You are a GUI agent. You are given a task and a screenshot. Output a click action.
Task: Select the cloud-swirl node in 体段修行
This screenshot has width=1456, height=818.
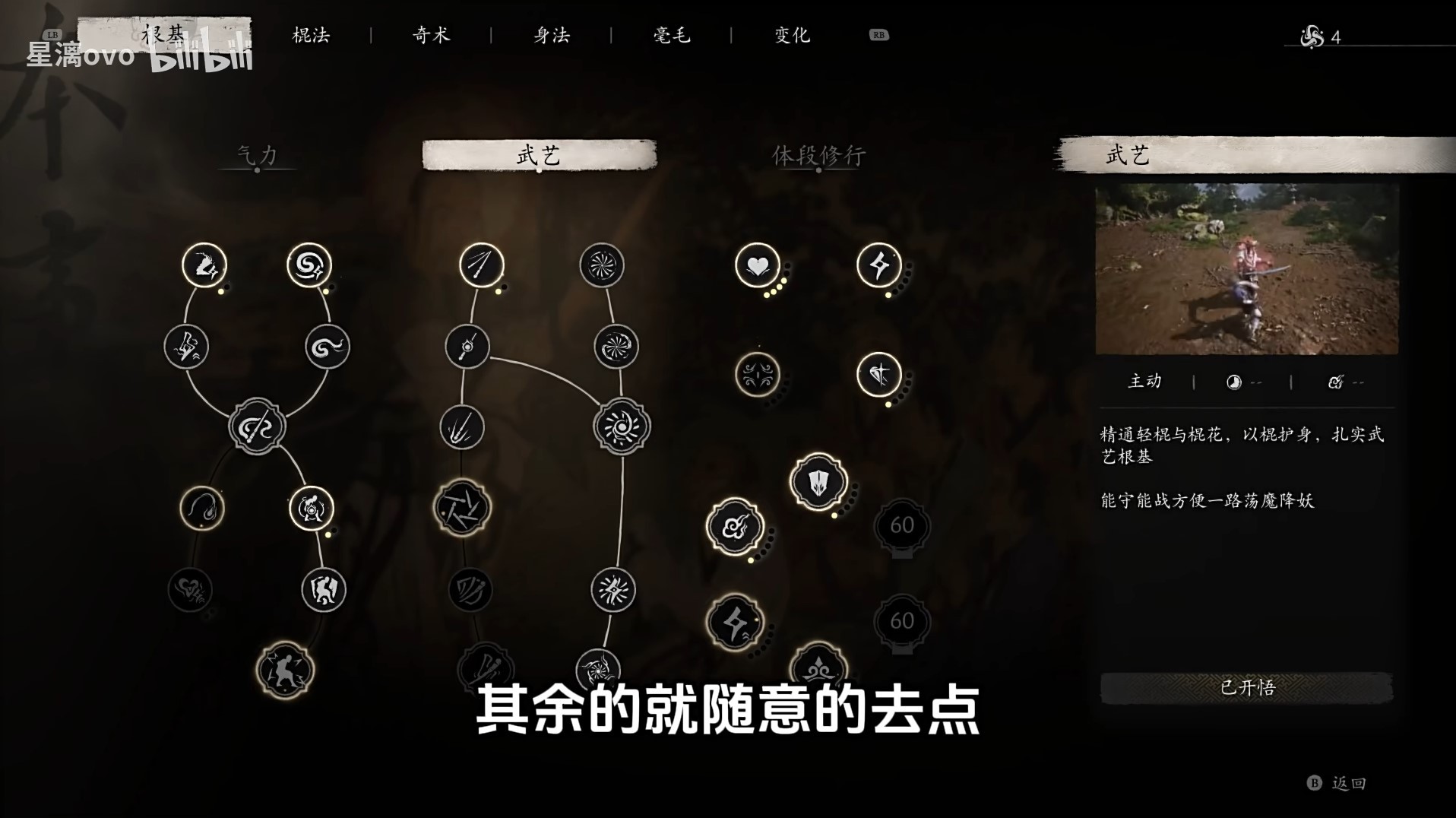(734, 527)
